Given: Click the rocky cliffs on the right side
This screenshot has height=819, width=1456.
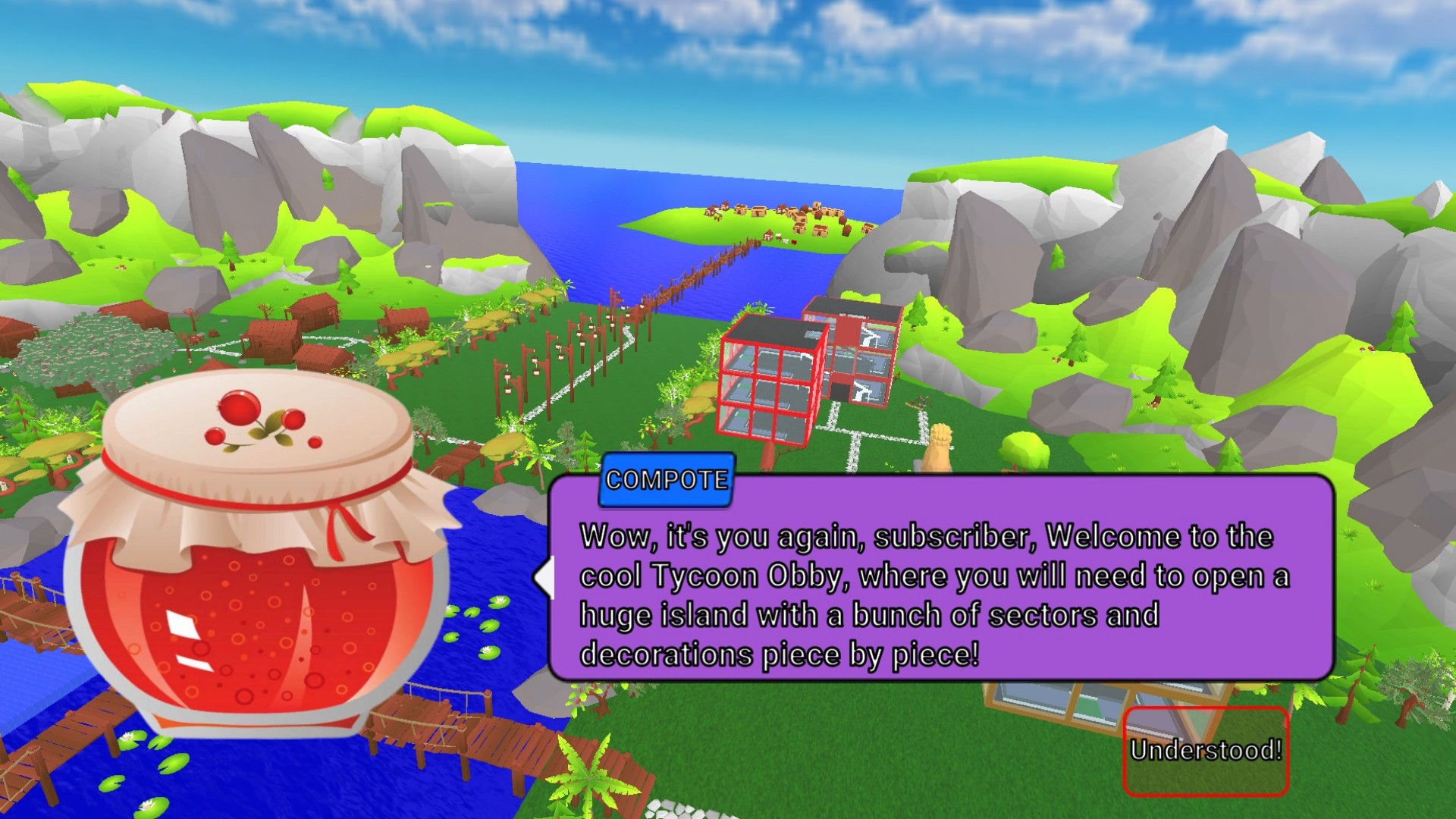Looking at the screenshot, I should coord(1251,227).
